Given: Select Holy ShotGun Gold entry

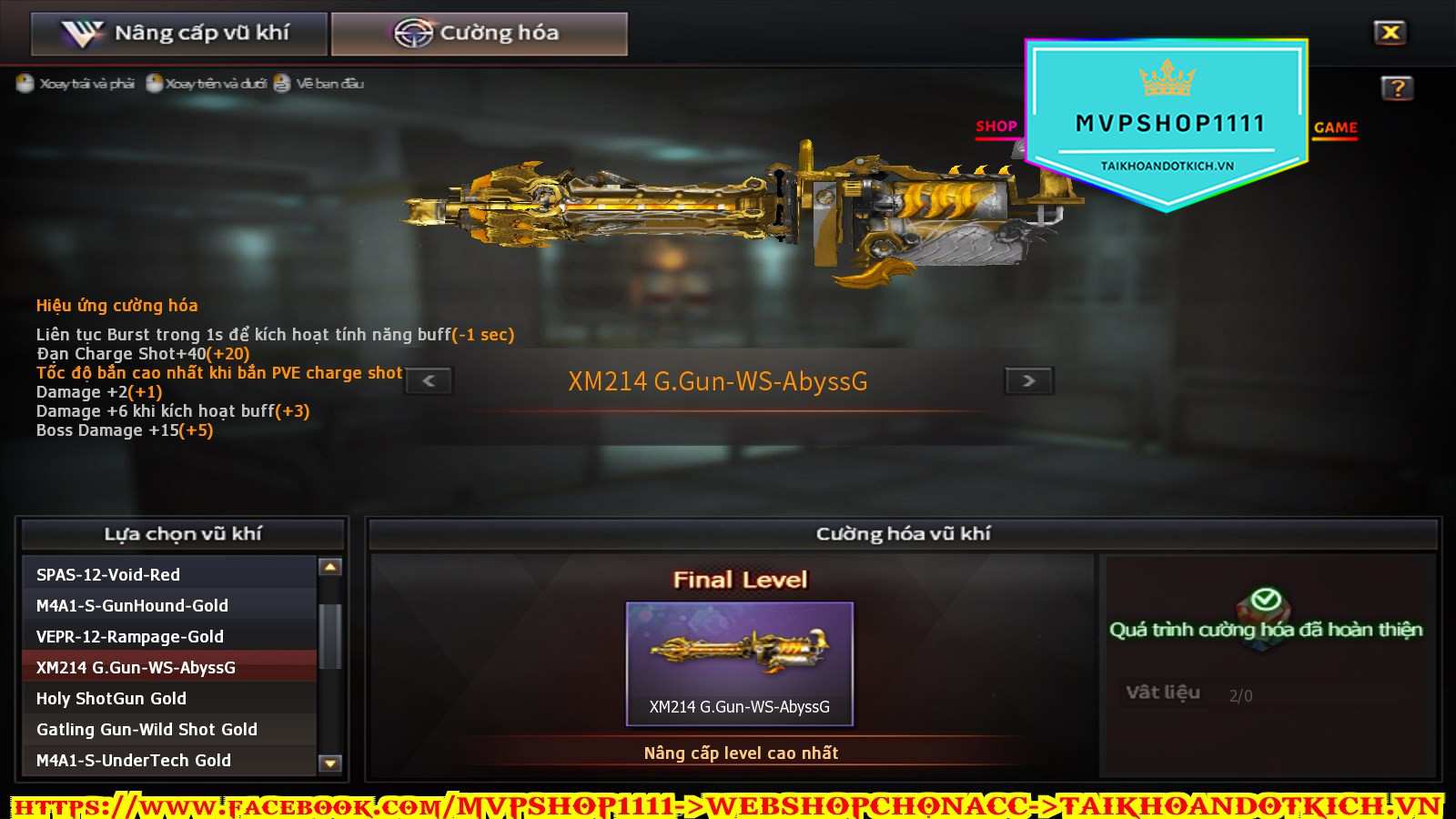Looking at the screenshot, I should coord(169,698).
